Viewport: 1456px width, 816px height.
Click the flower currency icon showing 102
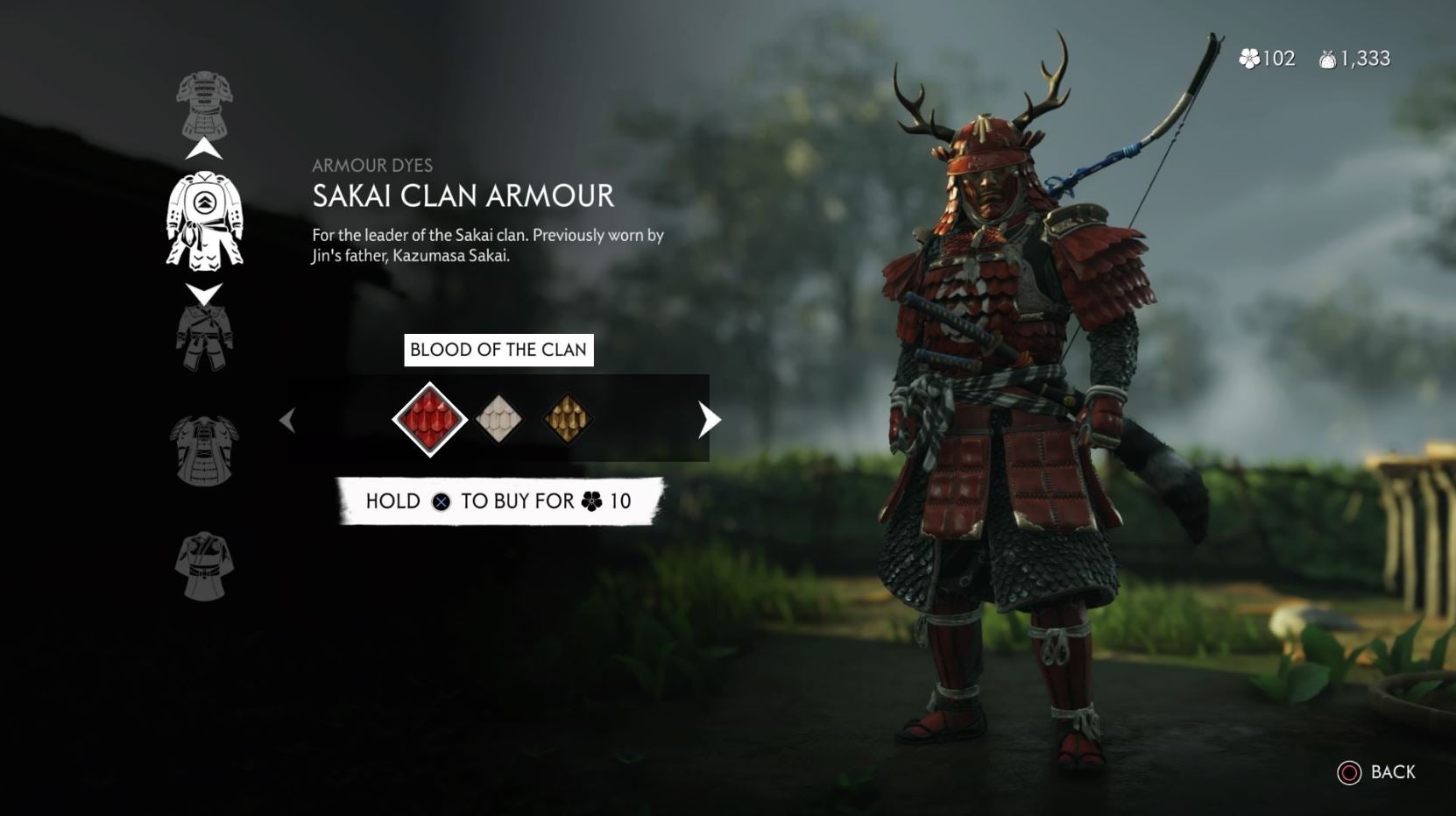coord(1248,59)
